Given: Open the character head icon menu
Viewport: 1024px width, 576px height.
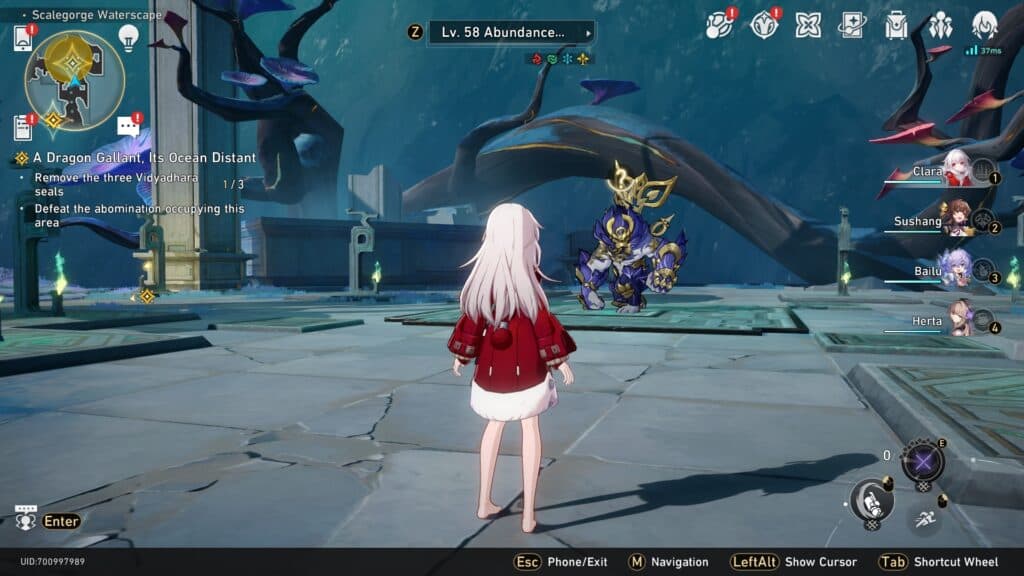Looking at the screenshot, I should pos(985,24).
